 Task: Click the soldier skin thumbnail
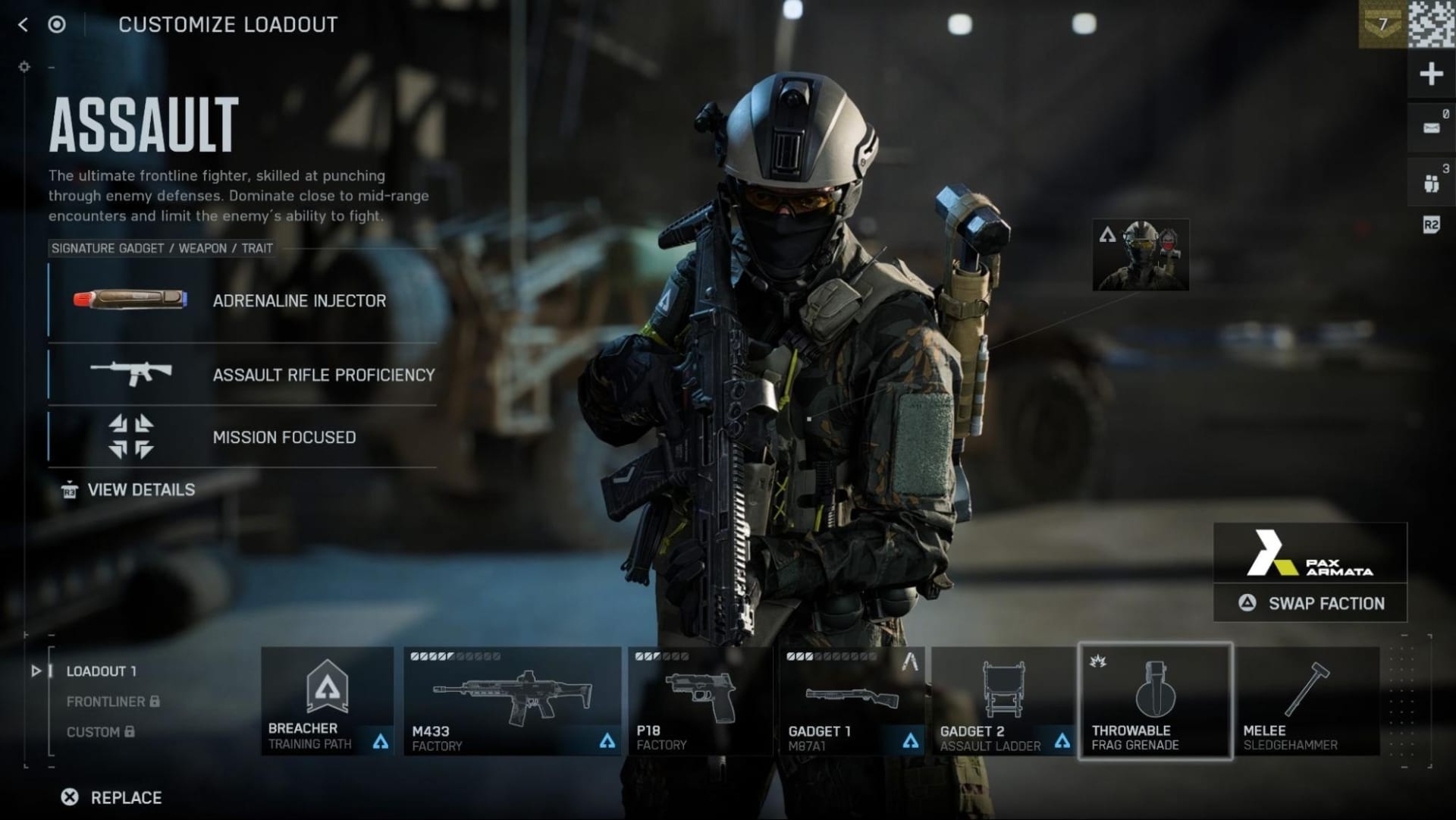coord(1141,255)
